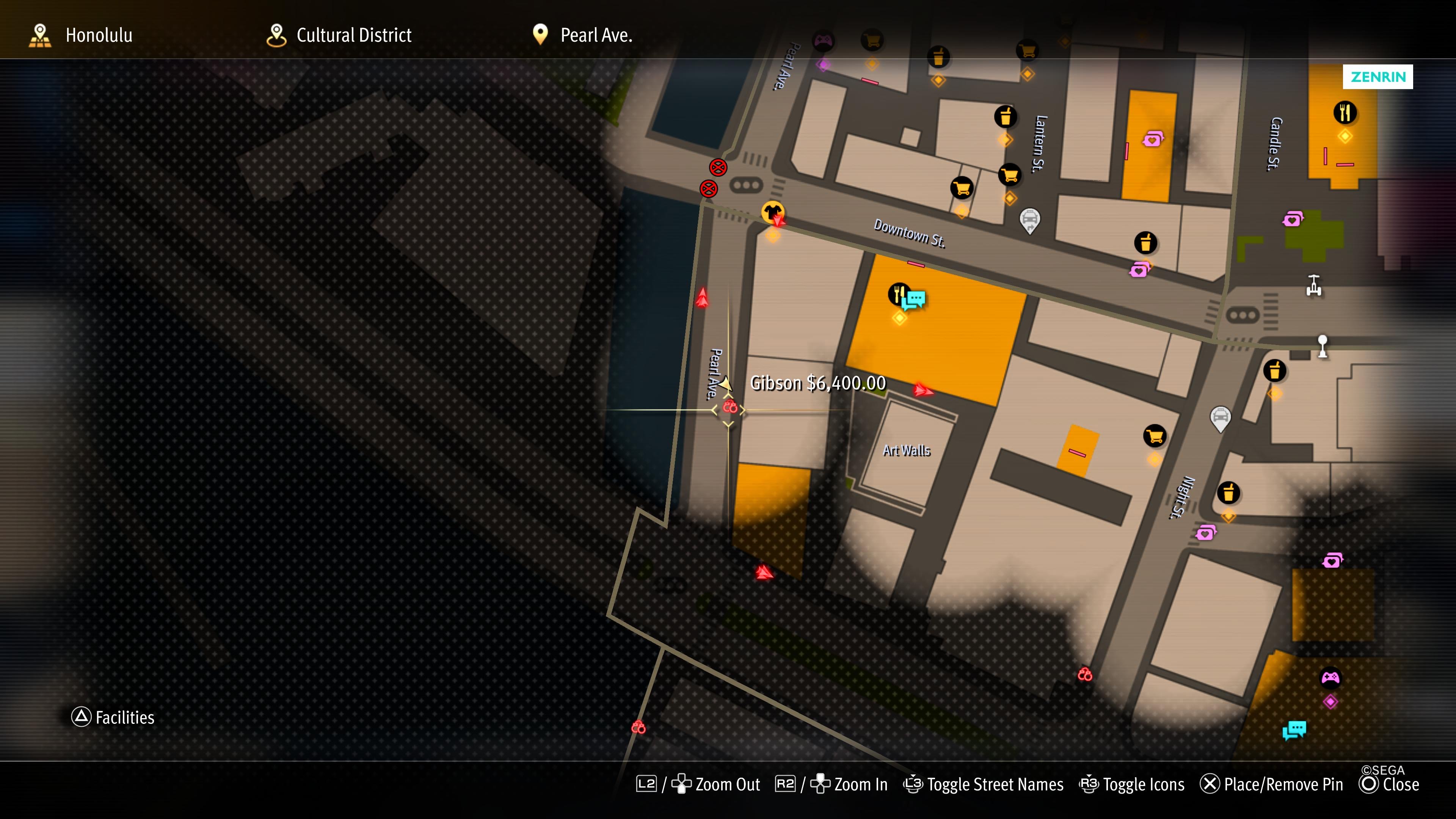1456x819 pixels.
Task: Click the white pin marker on the map
Action: coord(1323,345)
